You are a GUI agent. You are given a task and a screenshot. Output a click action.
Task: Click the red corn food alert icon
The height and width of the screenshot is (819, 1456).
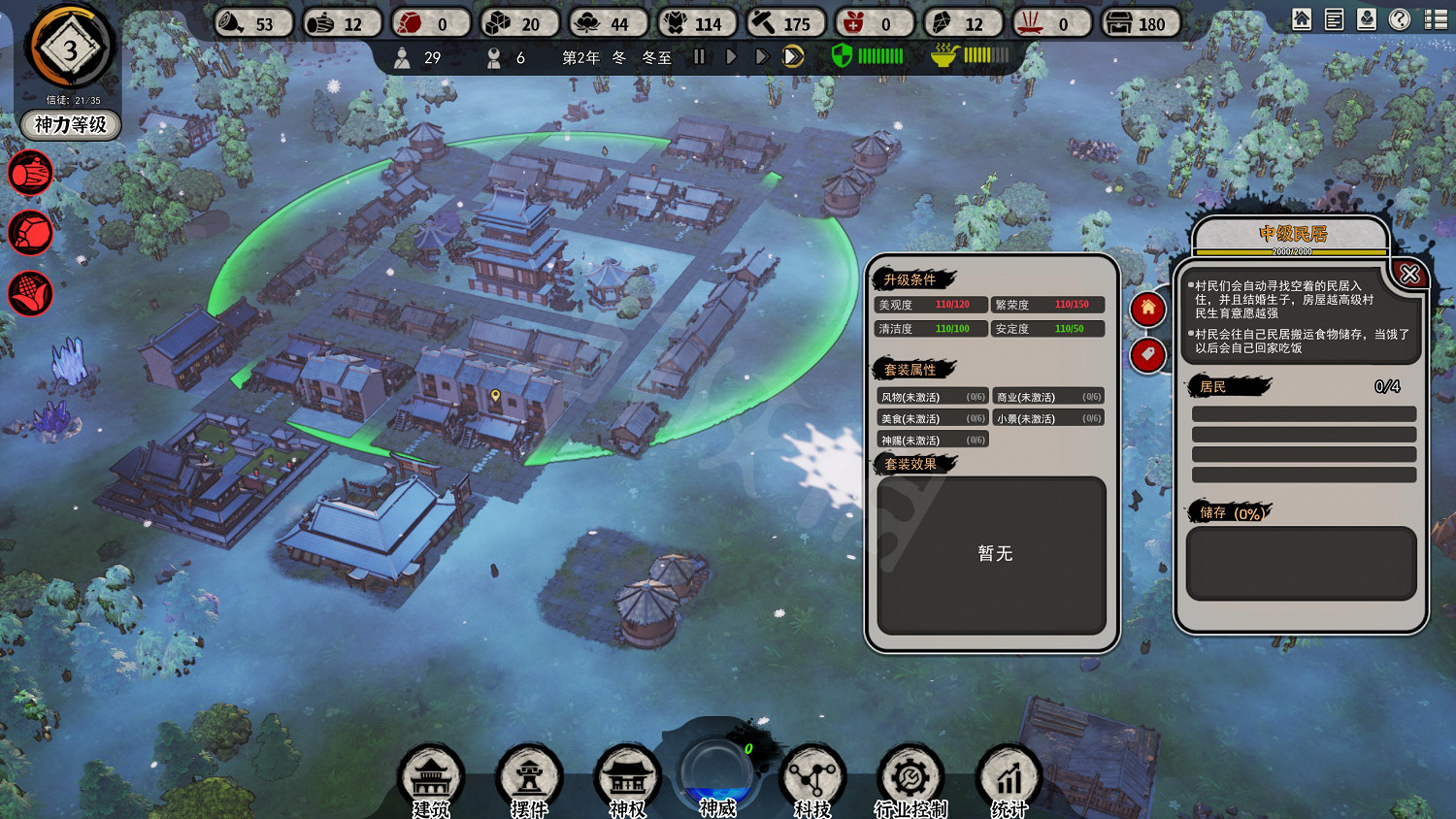(x=30, y=293)
